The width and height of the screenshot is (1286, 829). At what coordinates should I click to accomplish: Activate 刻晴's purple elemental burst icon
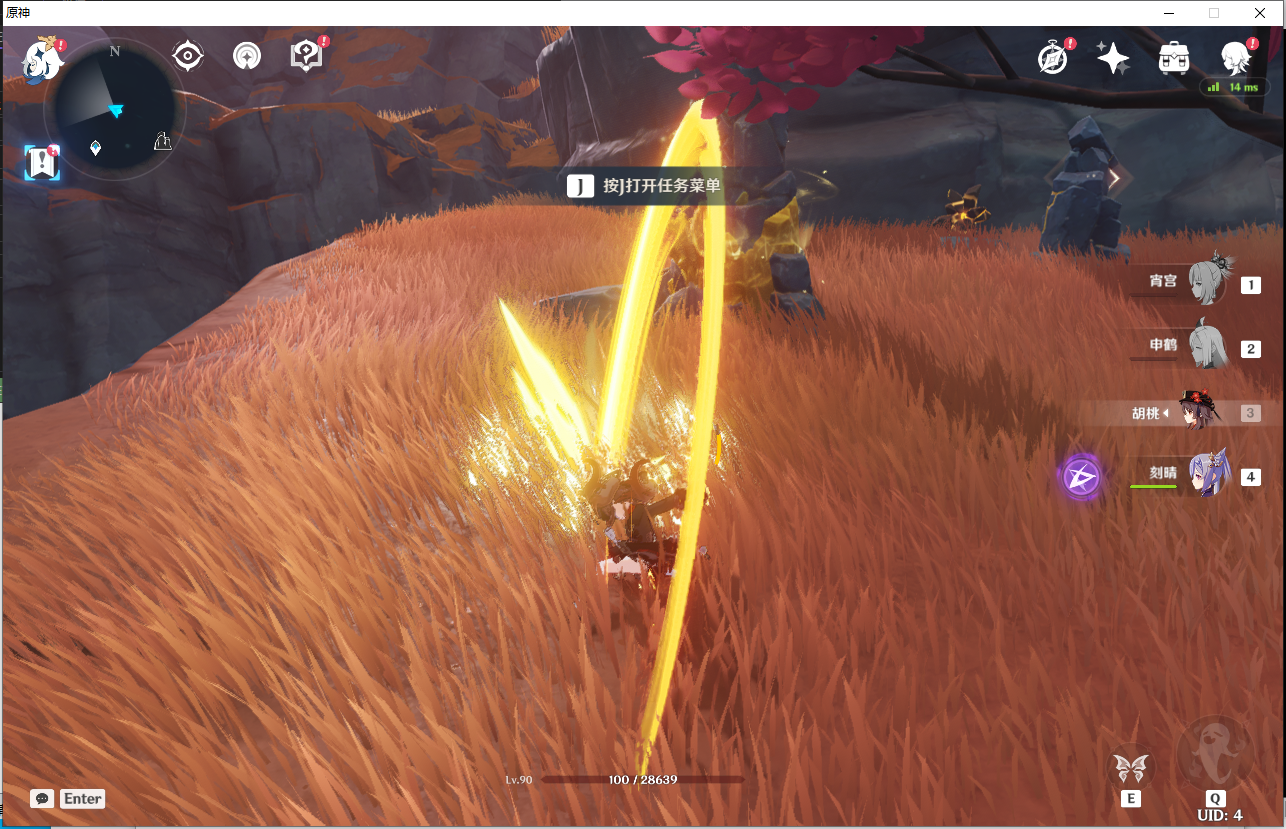click(x=1081, y=477)
